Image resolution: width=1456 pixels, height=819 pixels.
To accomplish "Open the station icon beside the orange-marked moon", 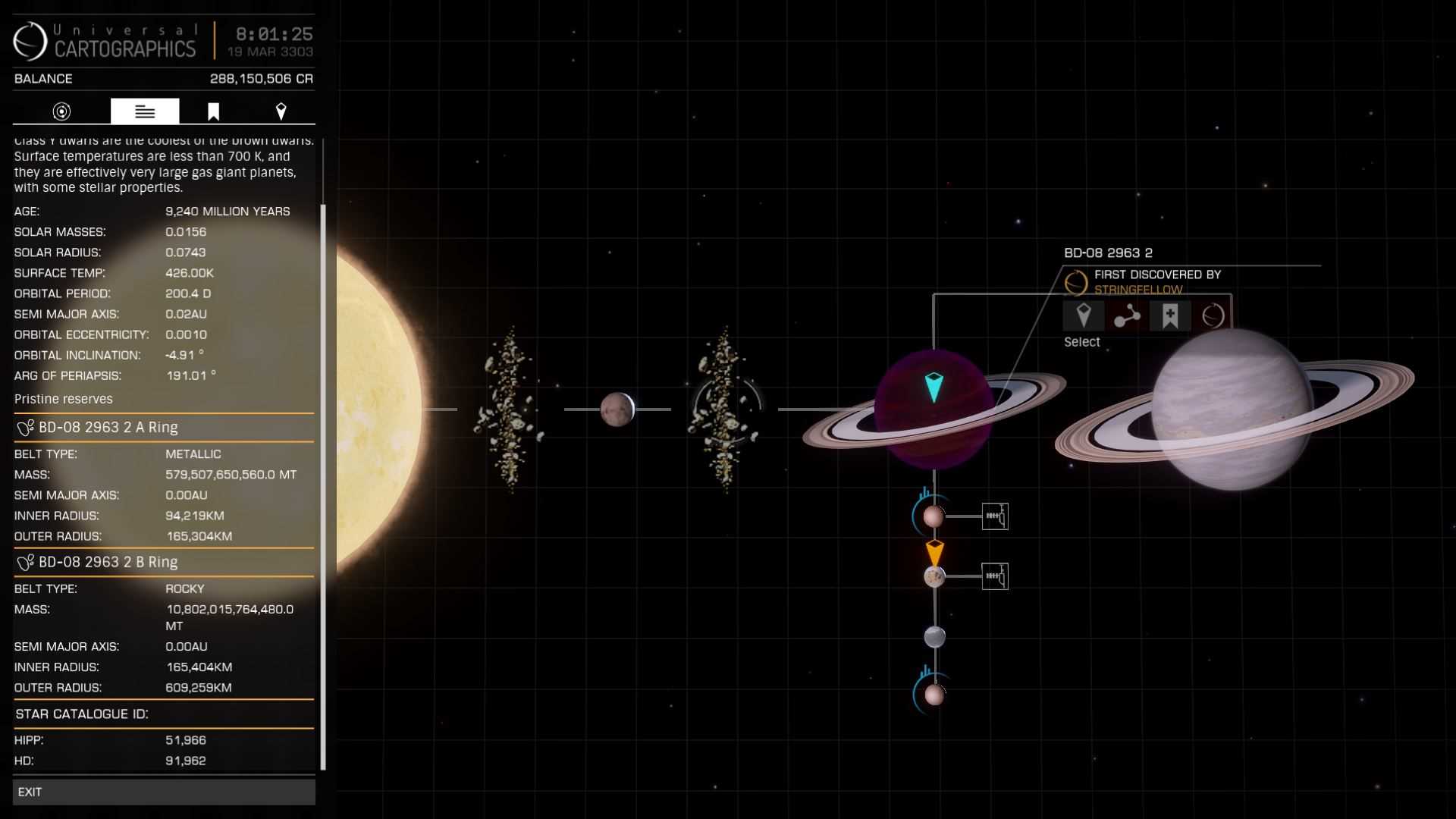I will (x=995, y=577).
